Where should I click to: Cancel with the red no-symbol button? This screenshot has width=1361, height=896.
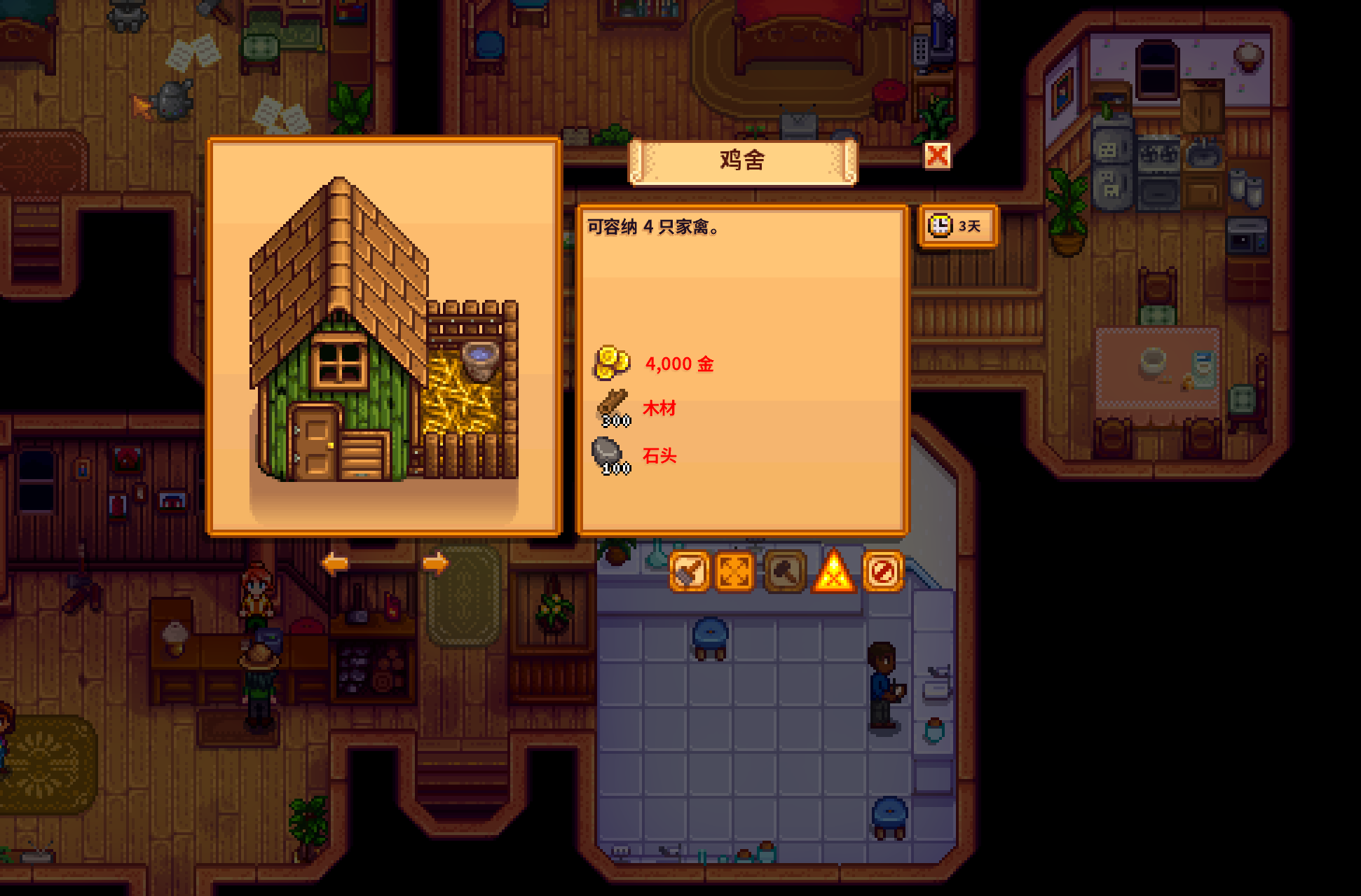pos(882,572)
